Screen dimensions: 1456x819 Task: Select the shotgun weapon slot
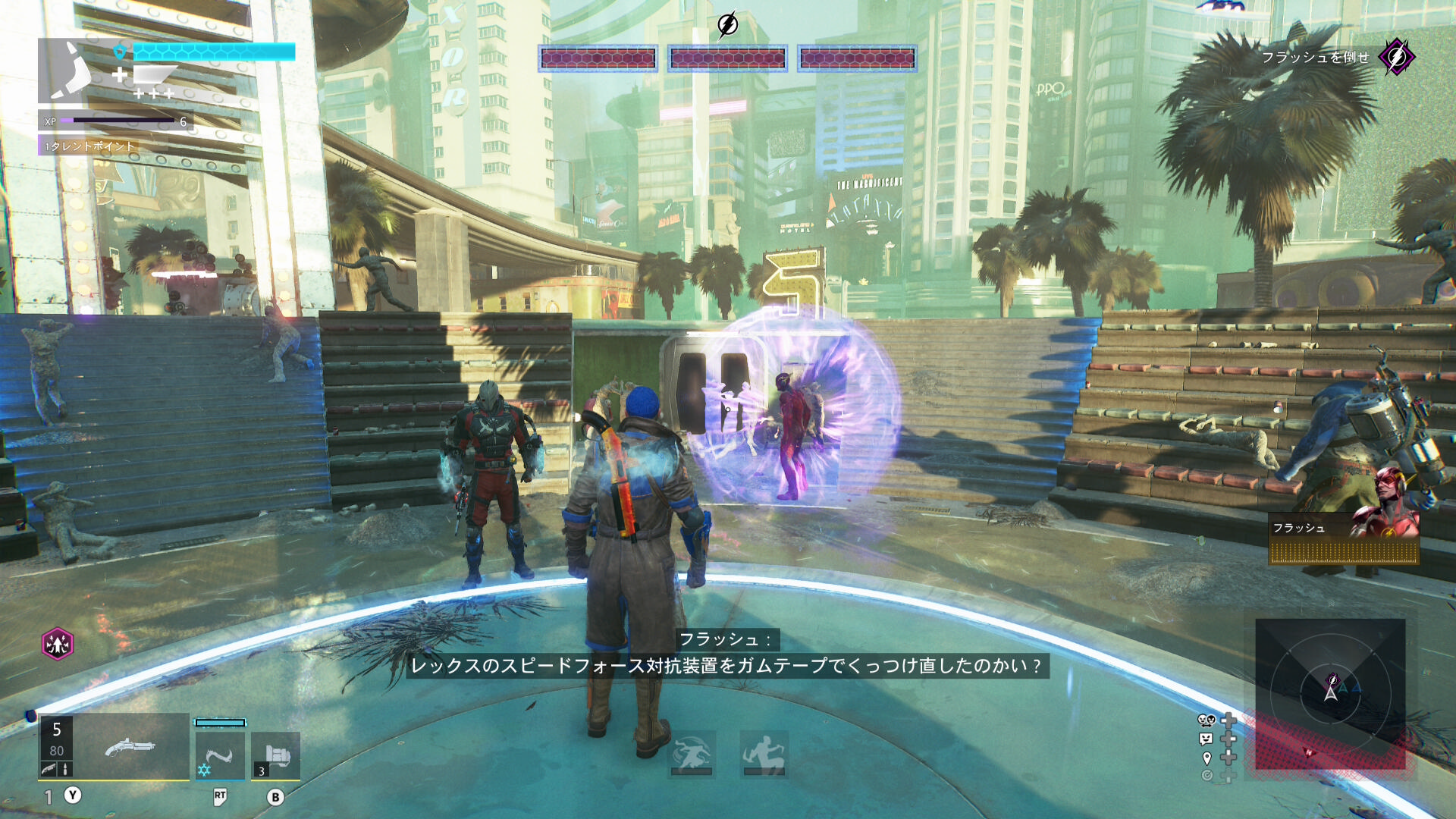pyautogui.click(x=130, y=747)
